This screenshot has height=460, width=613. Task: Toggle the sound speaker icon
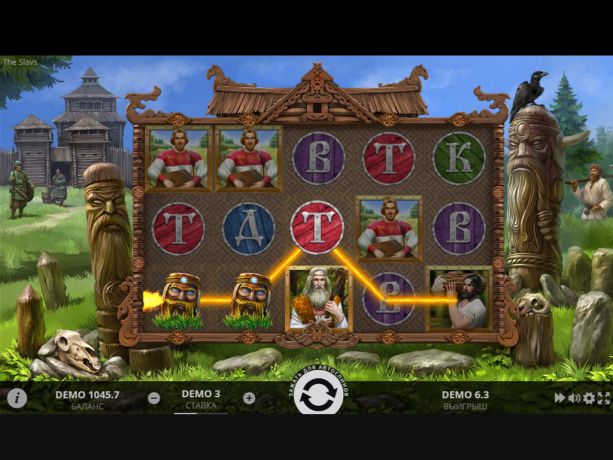(x=574, y=398)
